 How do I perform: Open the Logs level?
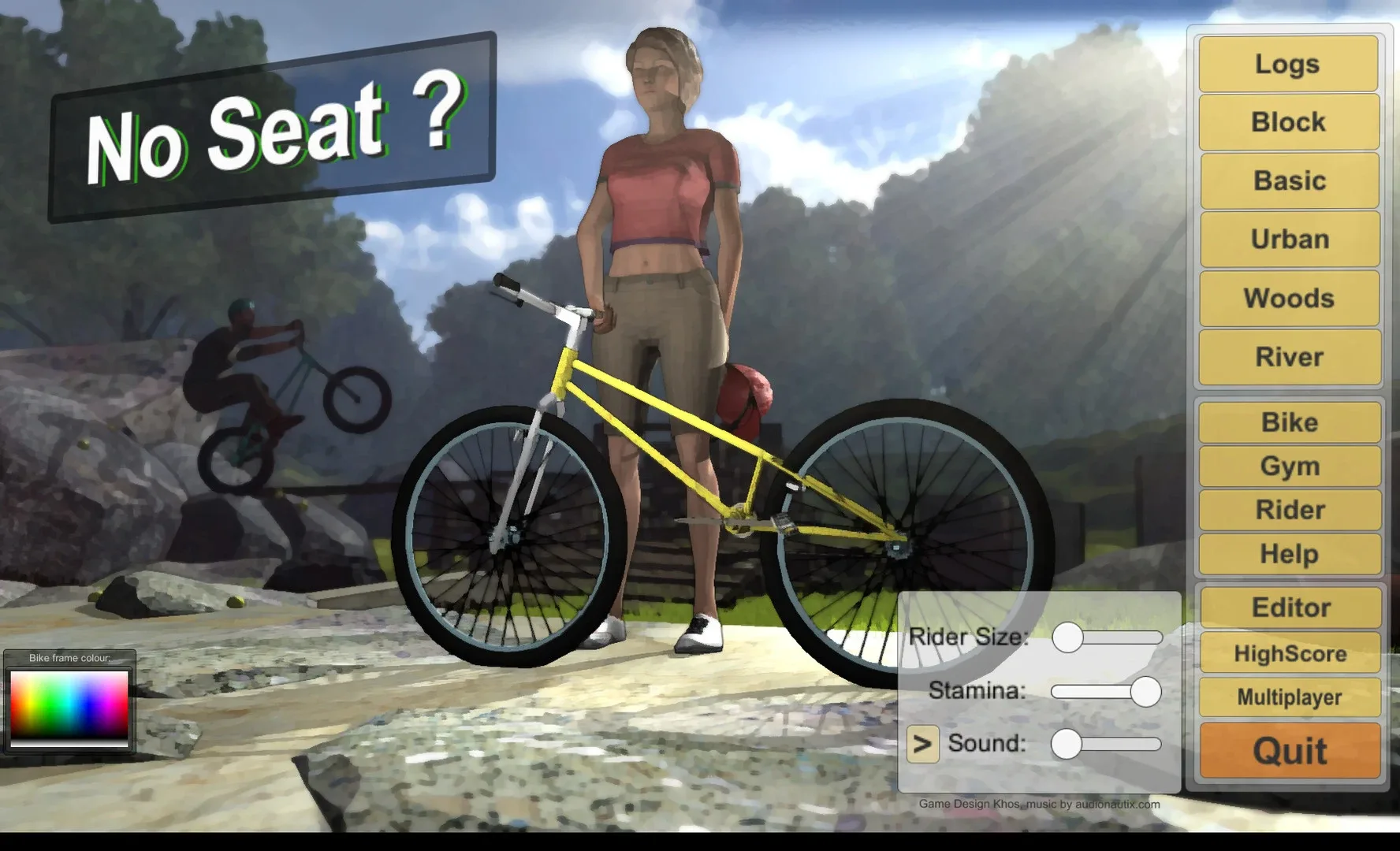coord(1287,64)
